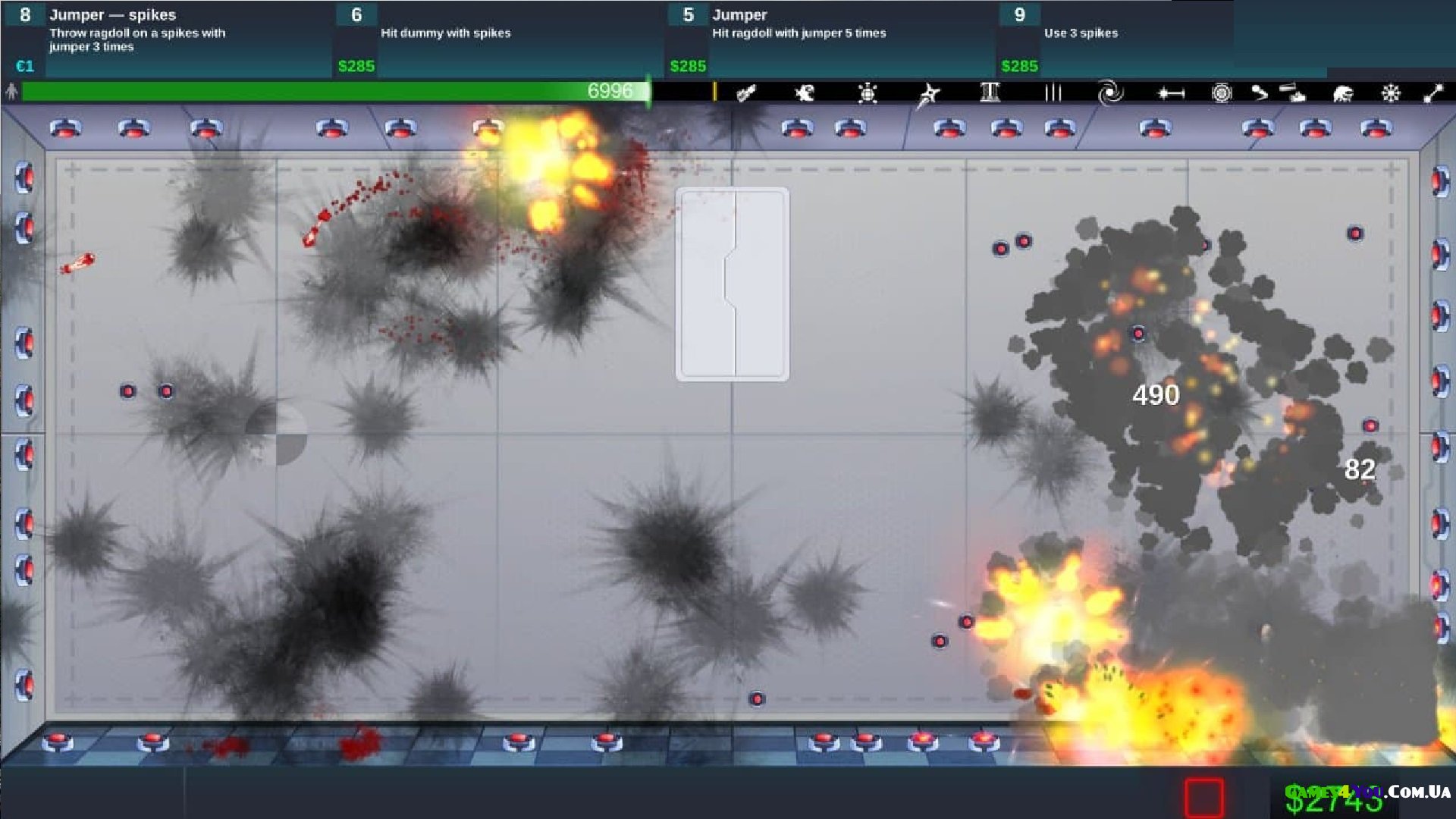Choose the spiked mine weapon icon
The image size is (1456, 819).
pos(868,93)
